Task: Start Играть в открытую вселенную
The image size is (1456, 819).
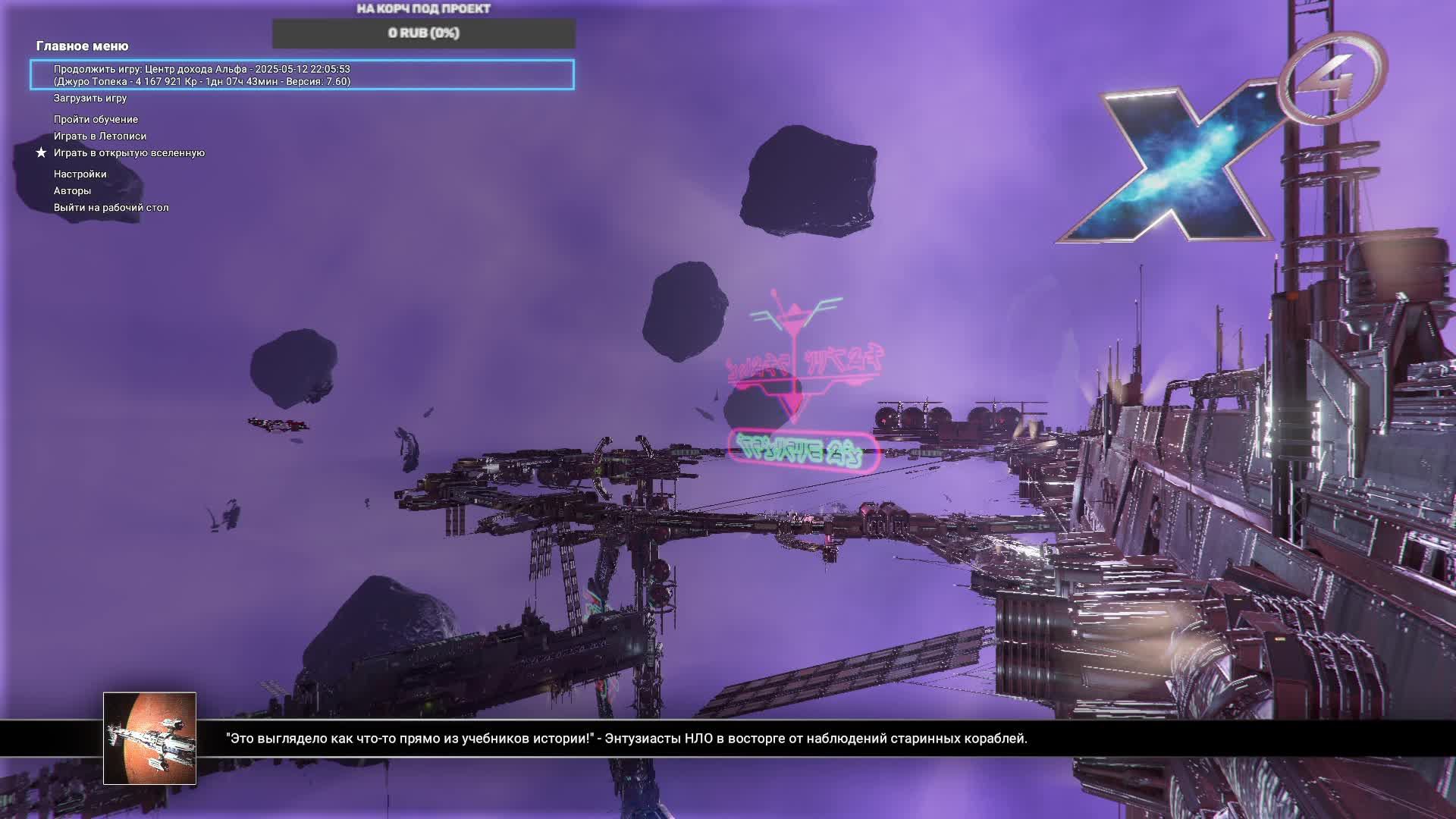Action: [129, 153]
